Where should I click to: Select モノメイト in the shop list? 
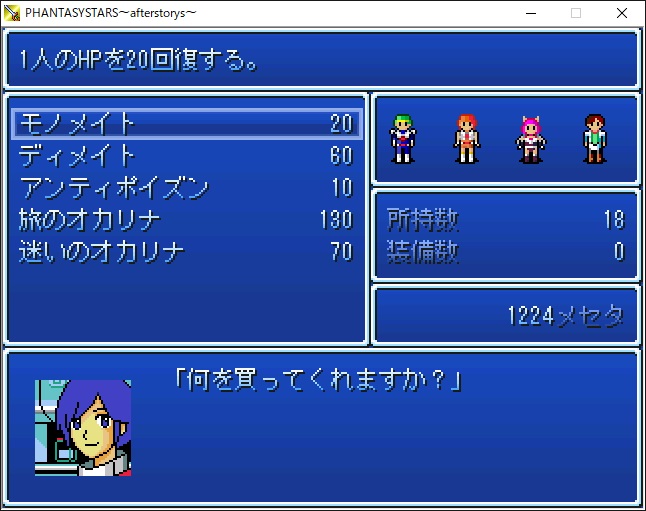coord(186,123)
